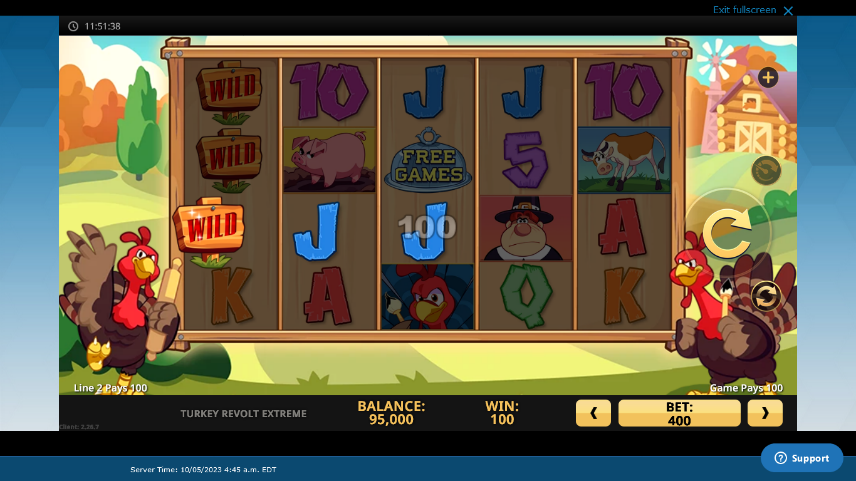Open the Support chat
The width and height of the screenshot is (856, 481).
coord(802,458)
